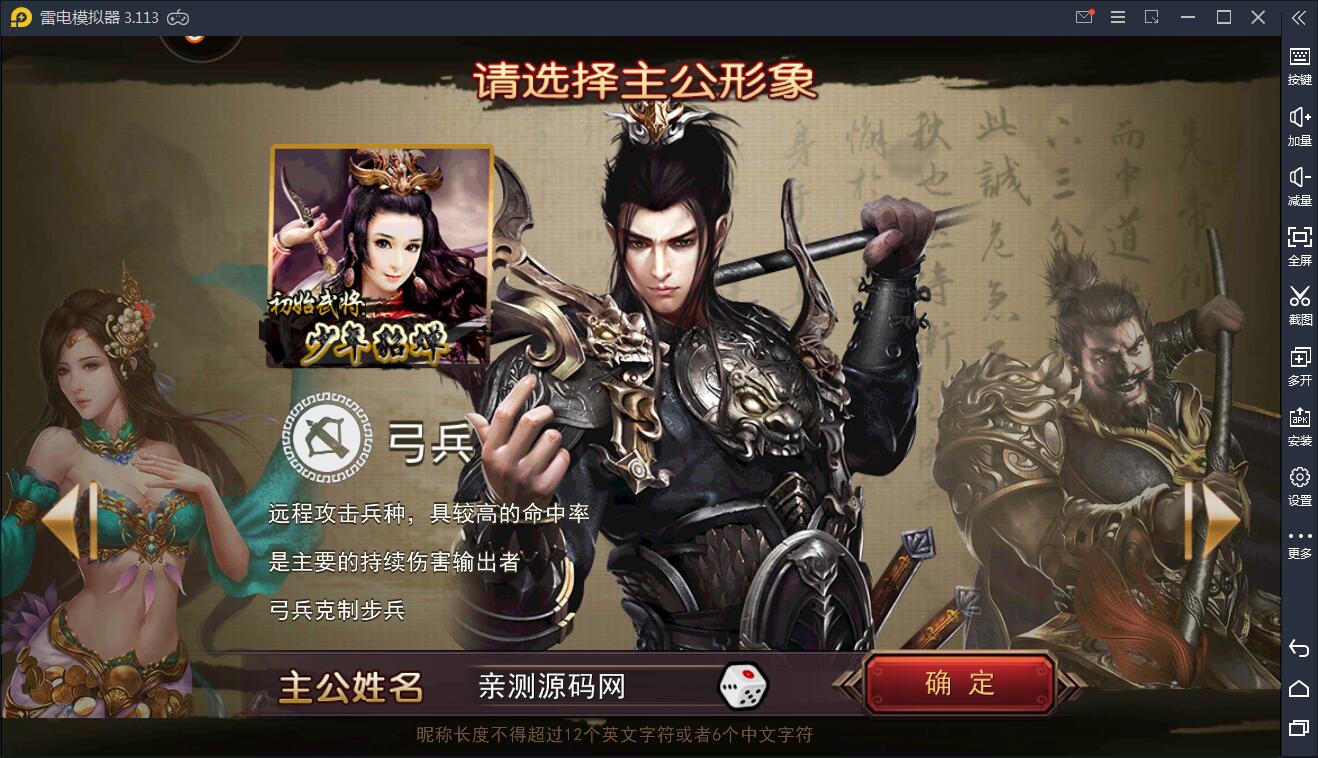Select the 少年豪杰 character portrait

[381, 254]
